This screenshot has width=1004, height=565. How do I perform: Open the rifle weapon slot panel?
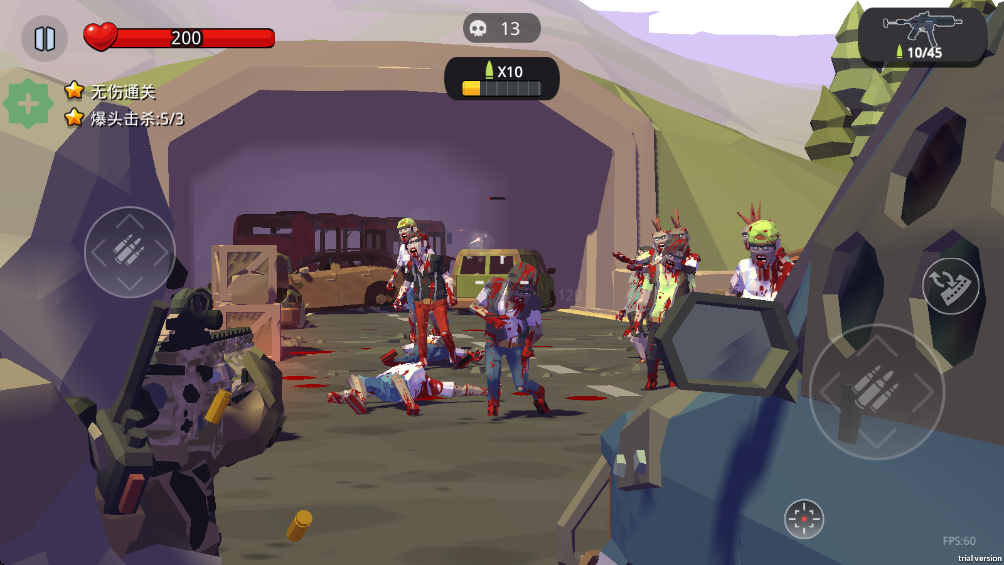922,36
